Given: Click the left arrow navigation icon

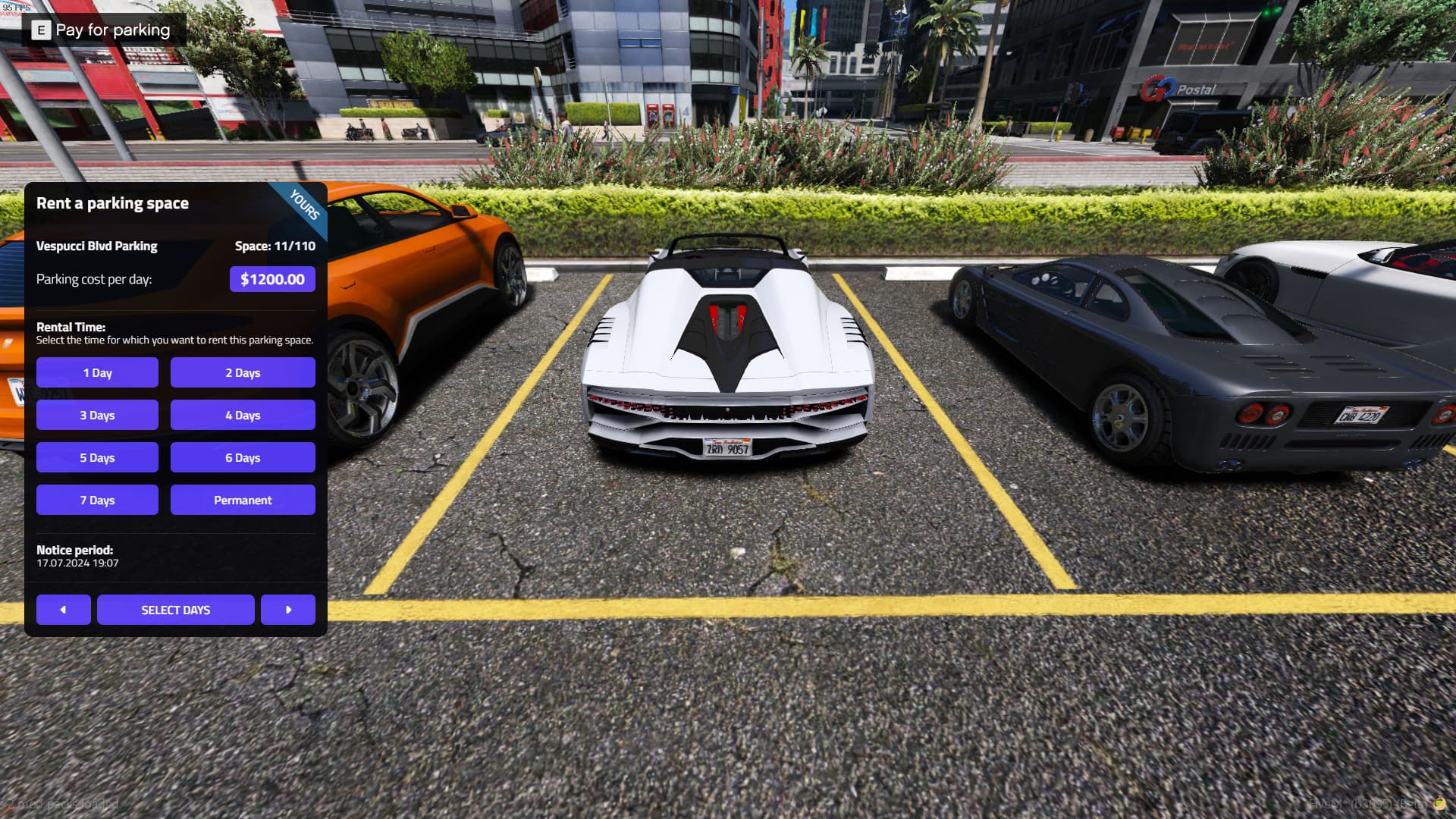Looking at the screenshot, I should tap(64, 609).
